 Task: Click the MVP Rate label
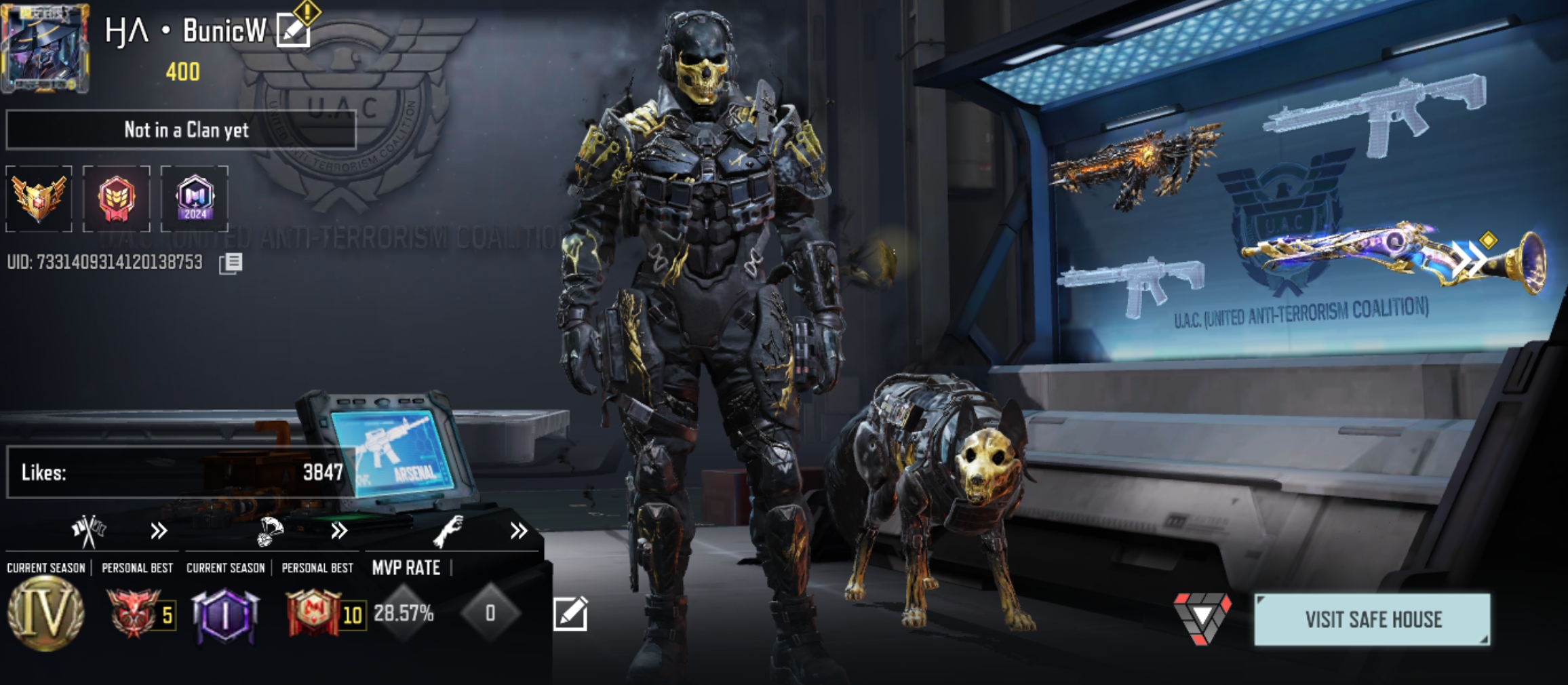click(404, 568)
